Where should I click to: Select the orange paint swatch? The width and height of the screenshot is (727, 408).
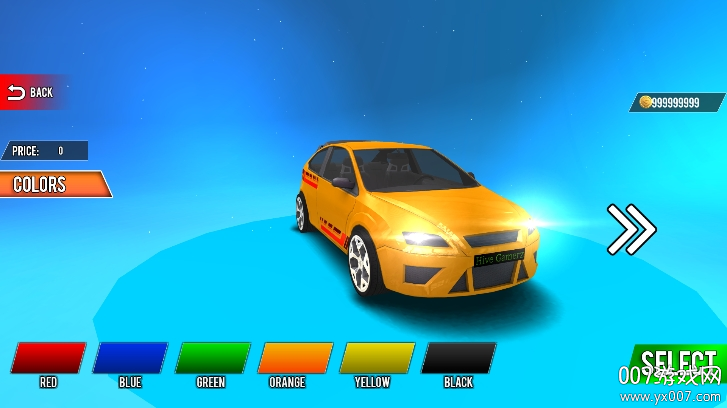(x=295, y=358)
